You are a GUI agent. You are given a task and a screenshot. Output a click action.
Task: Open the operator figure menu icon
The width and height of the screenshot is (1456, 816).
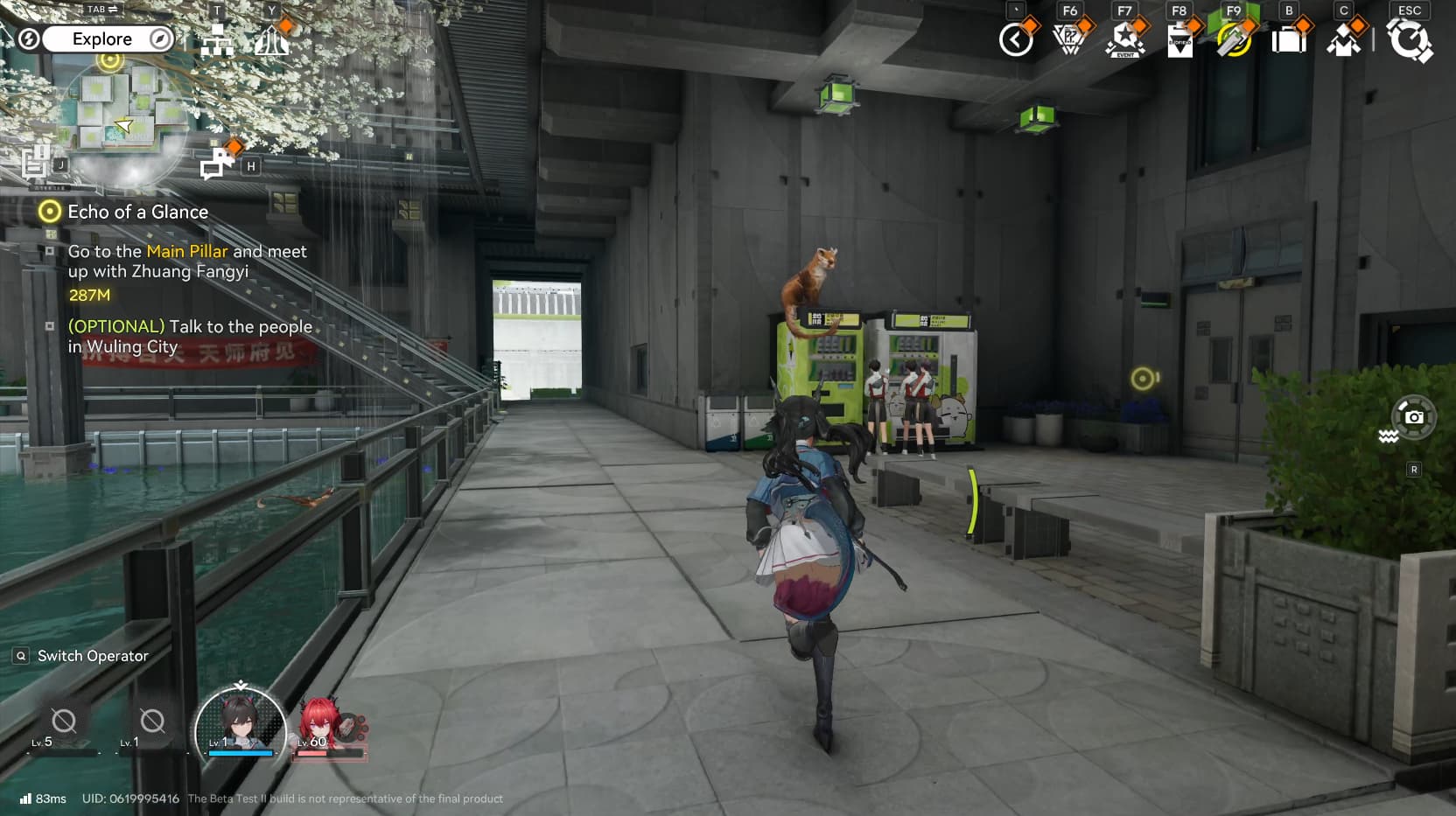(1343, 40)
